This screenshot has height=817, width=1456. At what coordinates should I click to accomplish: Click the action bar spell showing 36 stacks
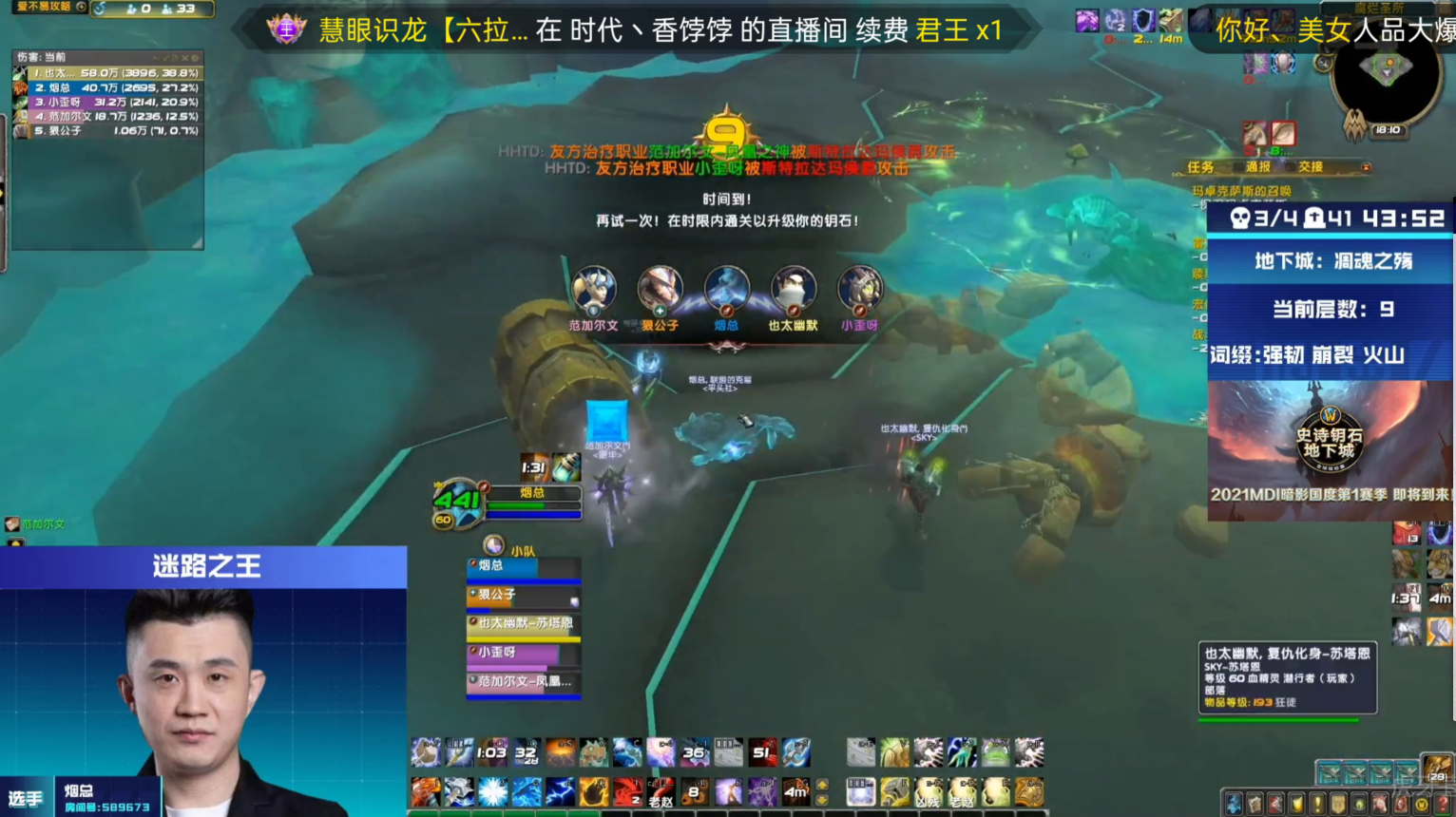[x=694, y=751]
